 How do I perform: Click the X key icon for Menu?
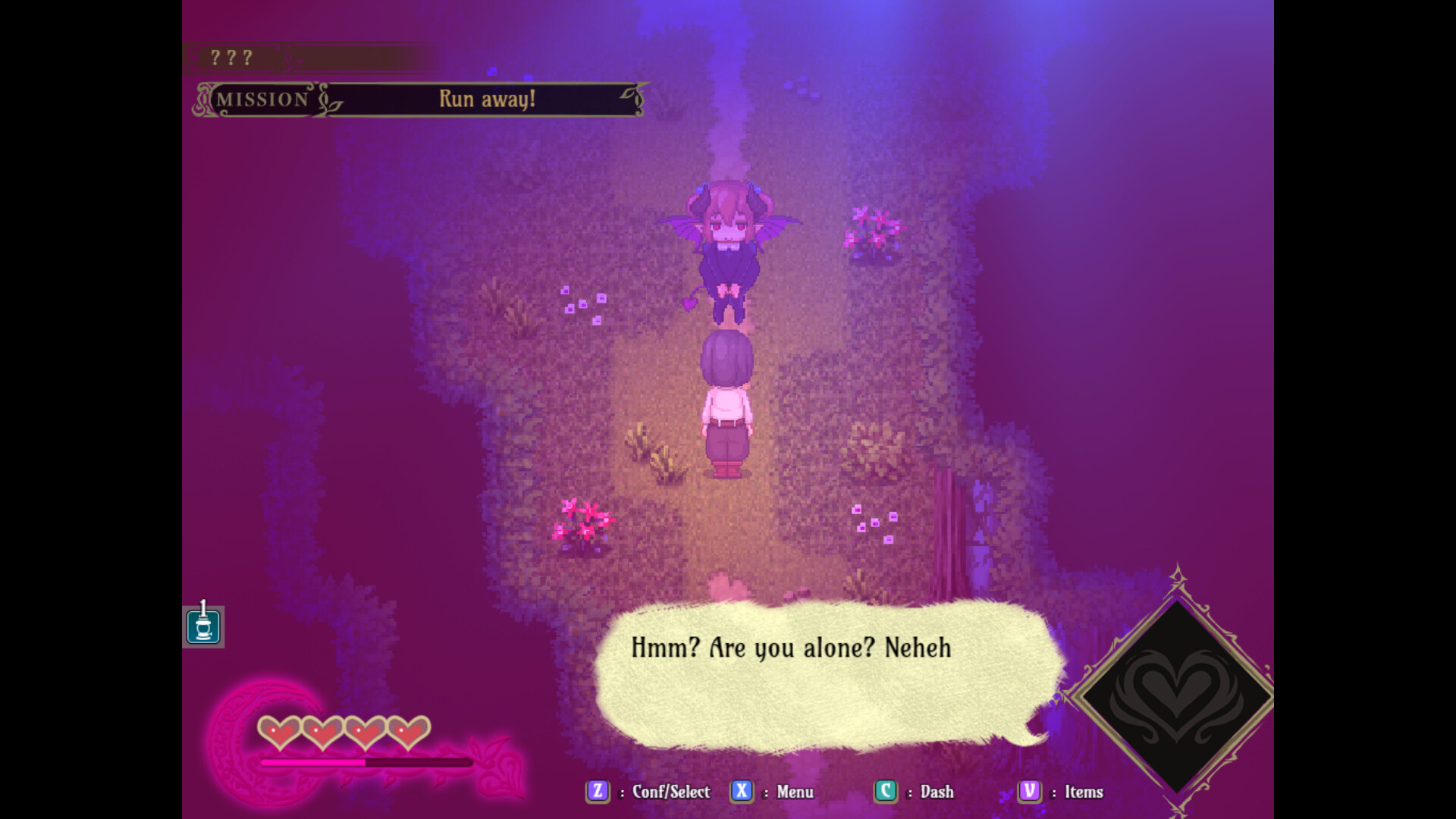click(741, 792)
